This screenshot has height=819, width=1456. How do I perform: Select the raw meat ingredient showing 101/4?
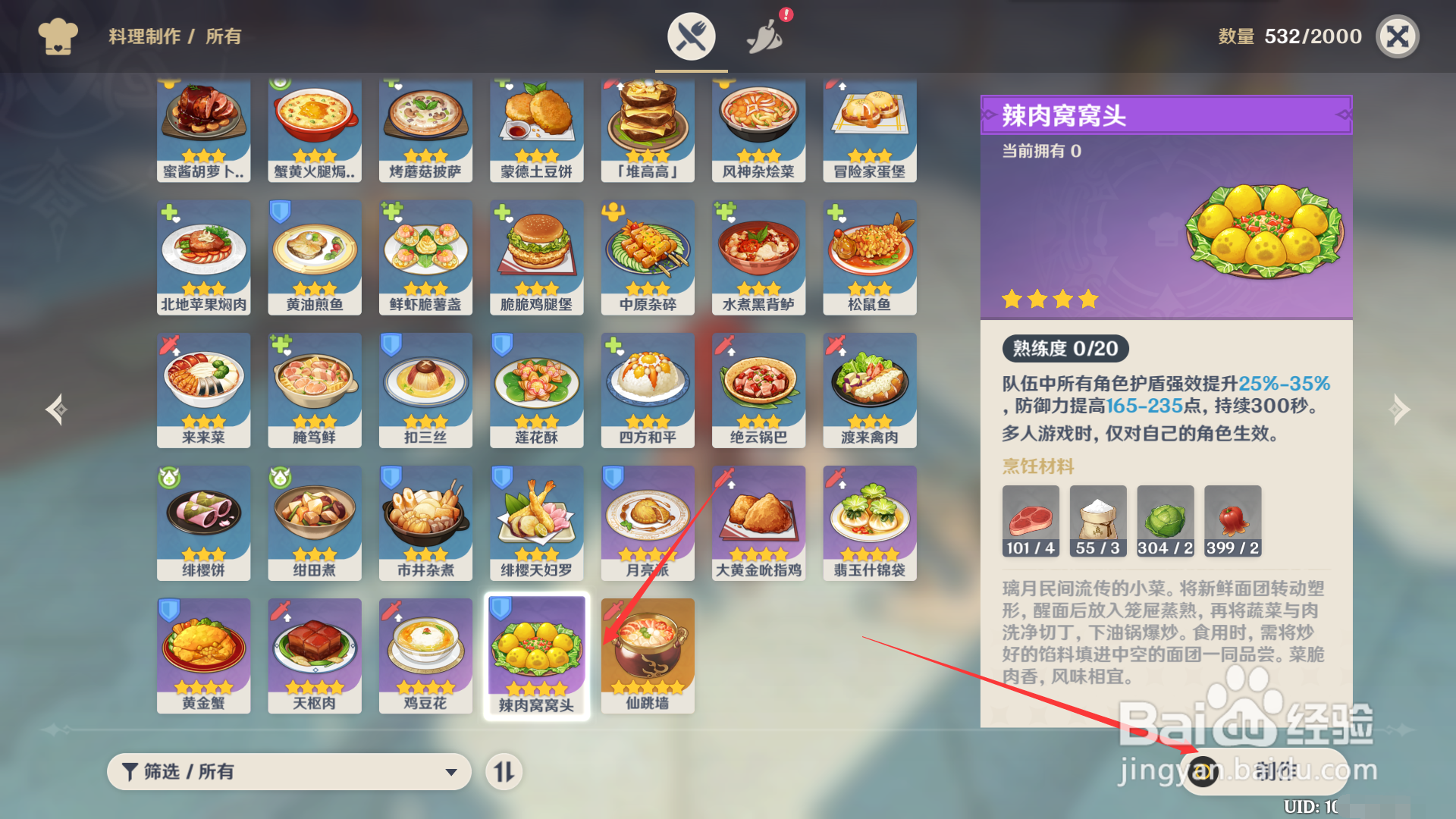point(1031,520)
